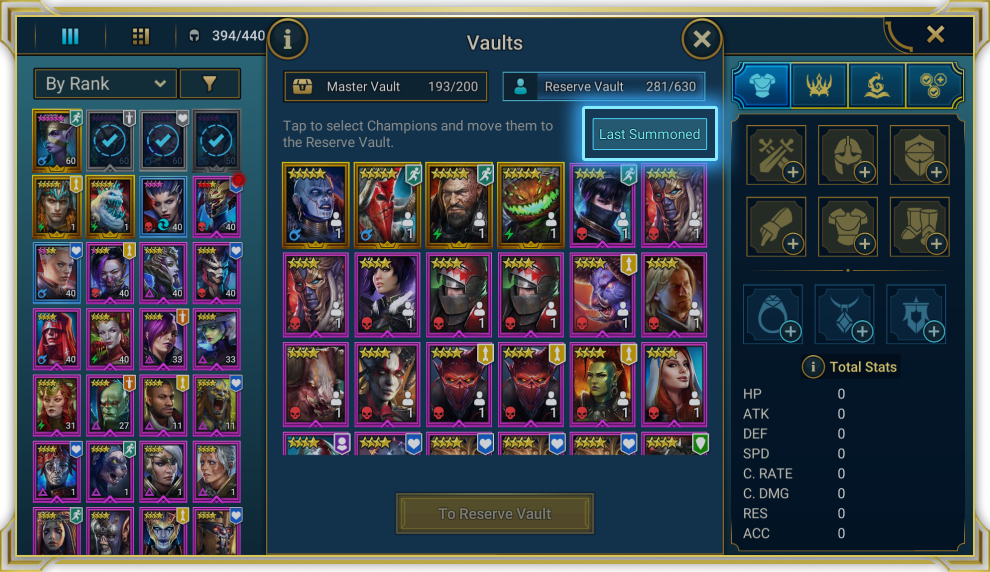Switch to the Reserve Vault tab
Screen dimensions: 990x572
click(603, 87)
